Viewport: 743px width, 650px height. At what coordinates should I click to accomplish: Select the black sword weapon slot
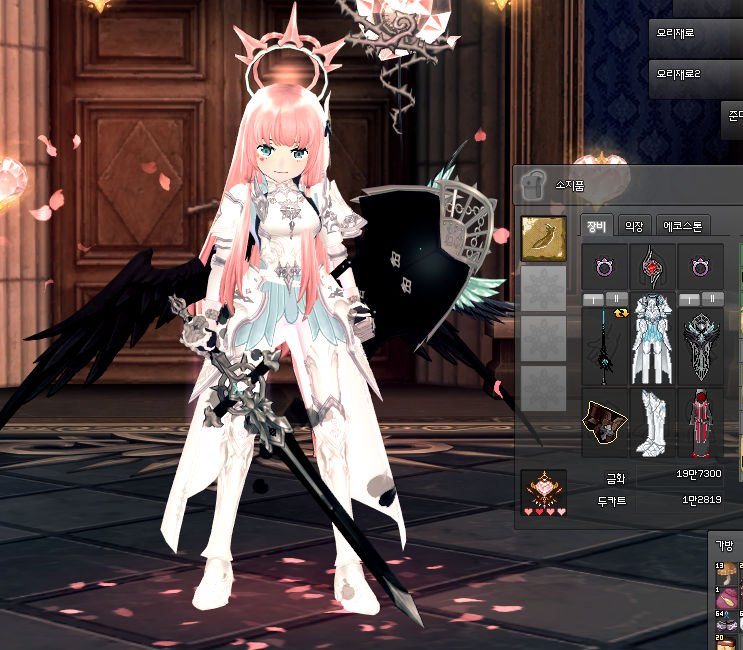pyautogui.click(x=604, y=346)
